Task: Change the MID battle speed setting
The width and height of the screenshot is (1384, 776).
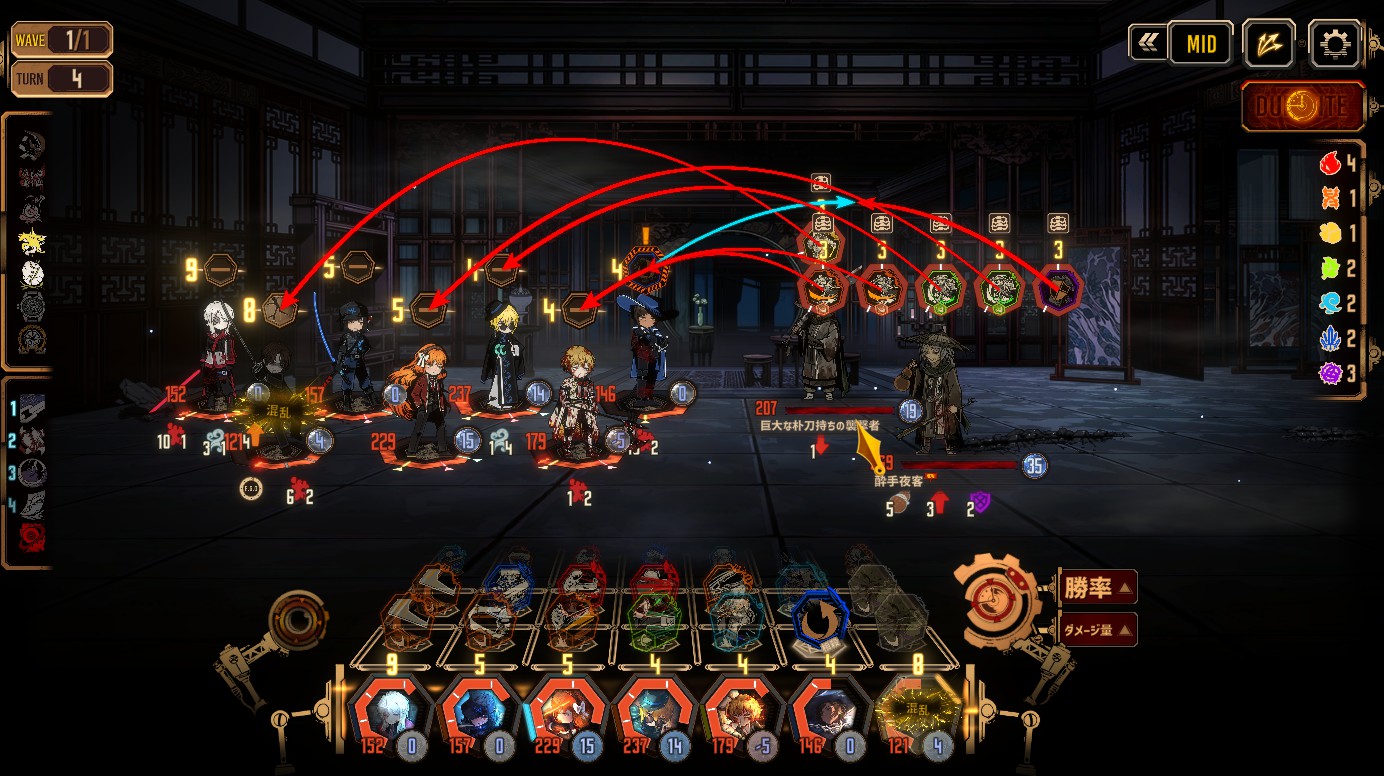Action: tap(1201, 44)
